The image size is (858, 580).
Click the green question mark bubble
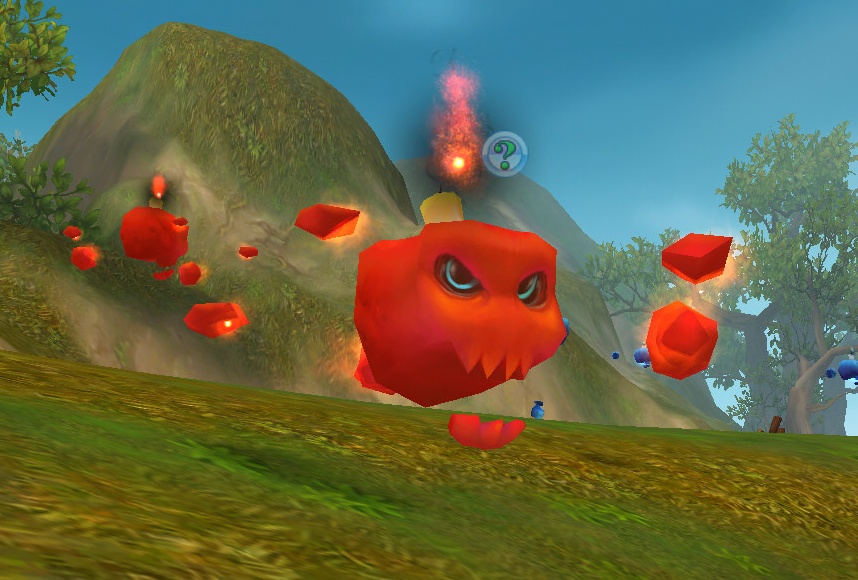505,153
